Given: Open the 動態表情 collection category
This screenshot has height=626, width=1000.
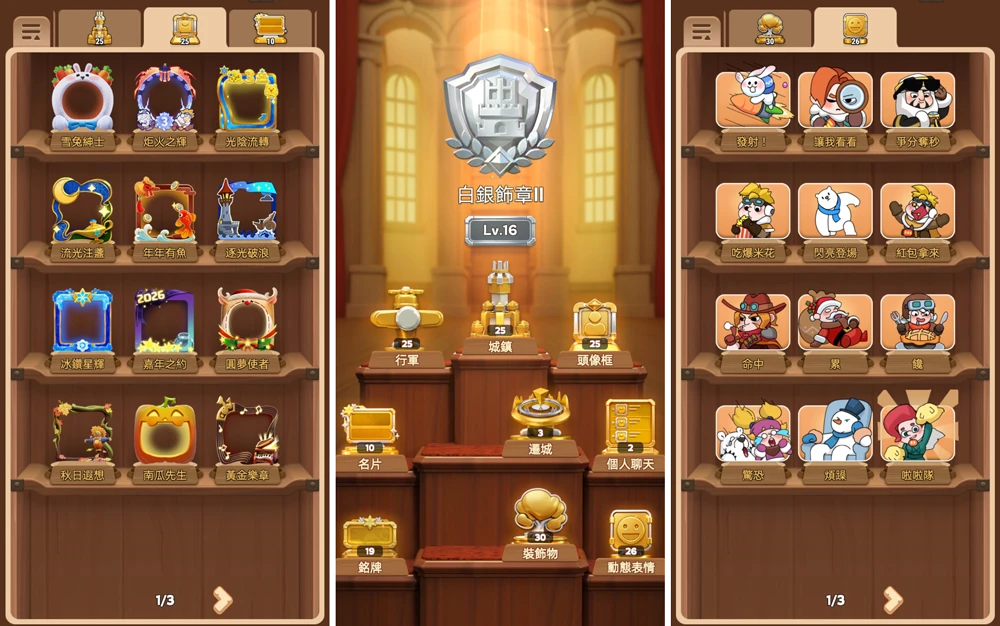Looking at the screenshot, I should click(631, 540).
